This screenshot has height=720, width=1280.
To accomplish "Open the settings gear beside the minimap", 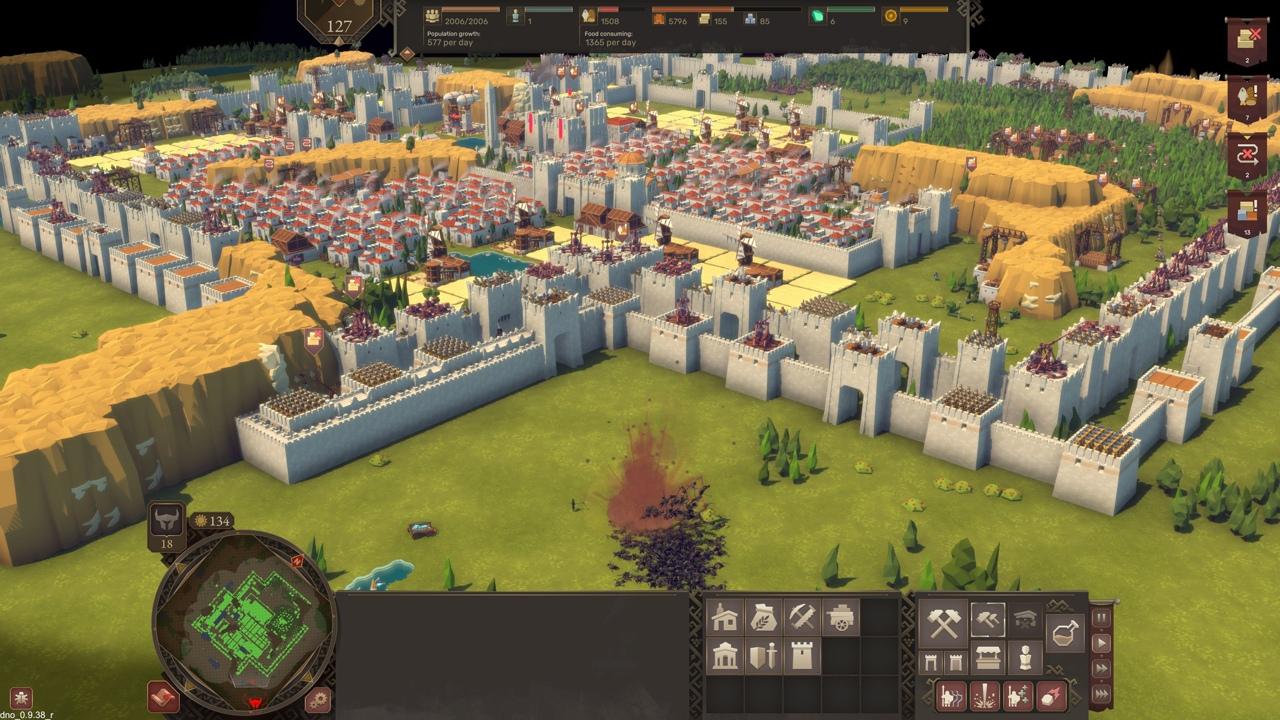I will pos(318,699).
